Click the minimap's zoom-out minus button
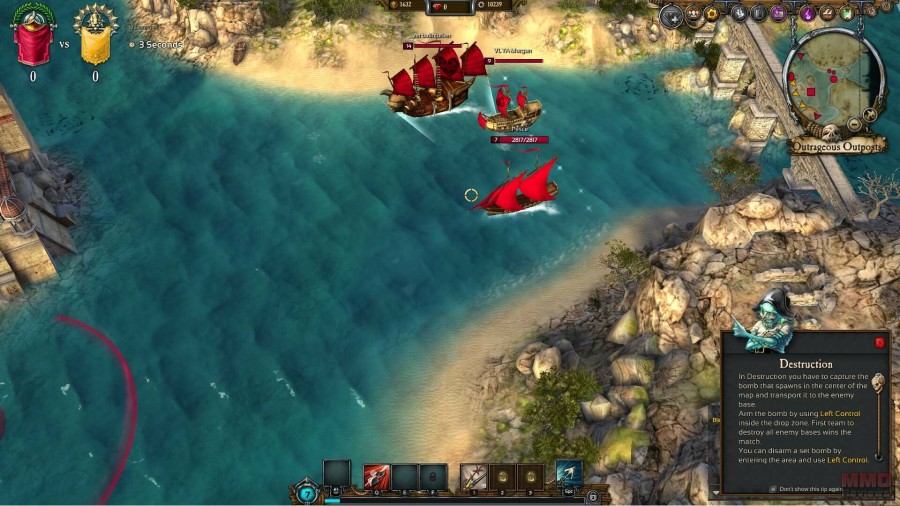 pos(856,125)
